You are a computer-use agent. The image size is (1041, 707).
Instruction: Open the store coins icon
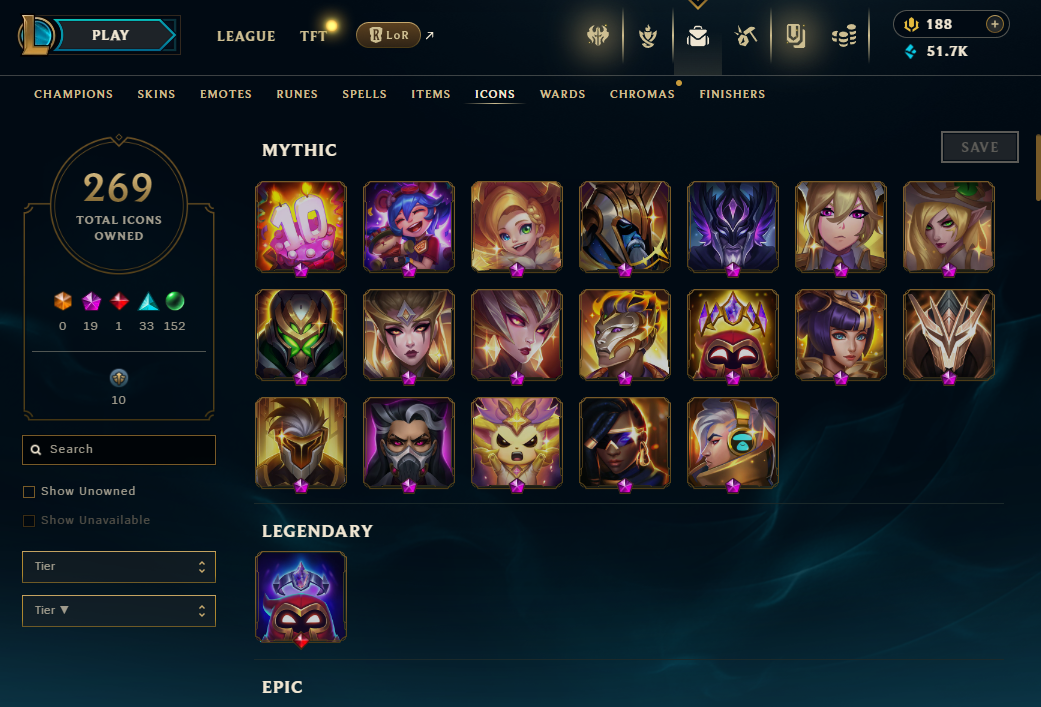844,37
